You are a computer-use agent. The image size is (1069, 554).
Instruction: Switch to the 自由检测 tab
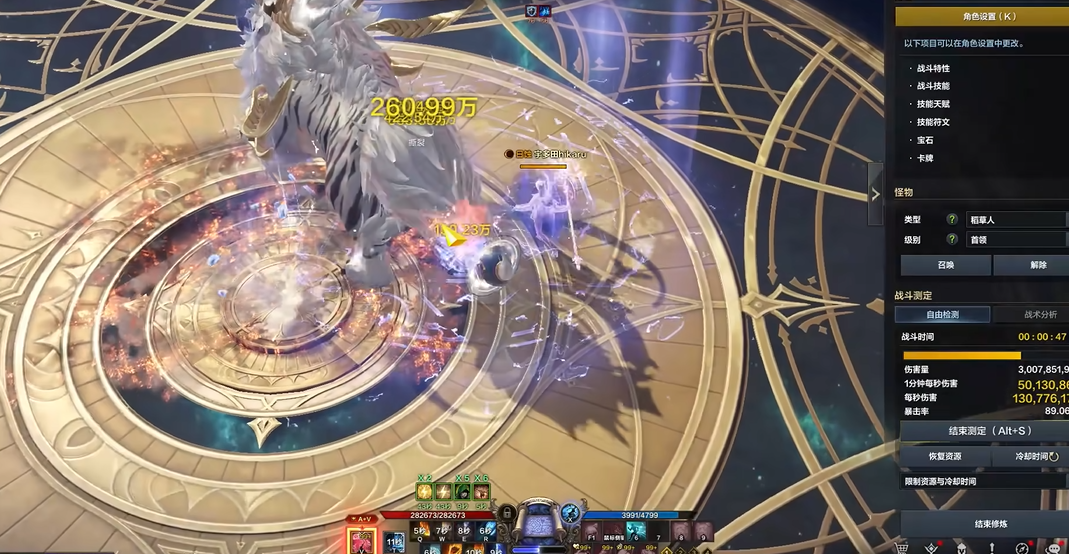(942, 315)
